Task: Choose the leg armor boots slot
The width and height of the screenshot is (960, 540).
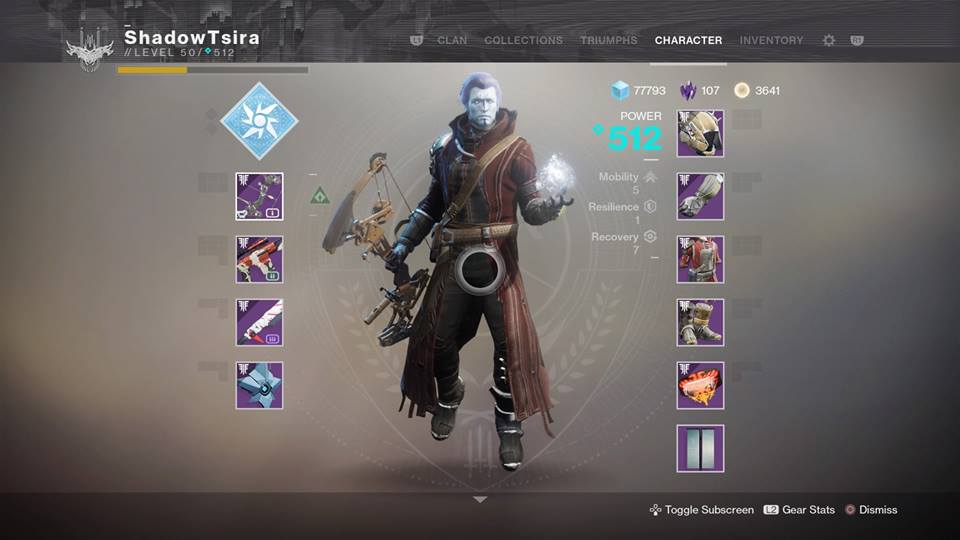Action: (x=700, y=322)
